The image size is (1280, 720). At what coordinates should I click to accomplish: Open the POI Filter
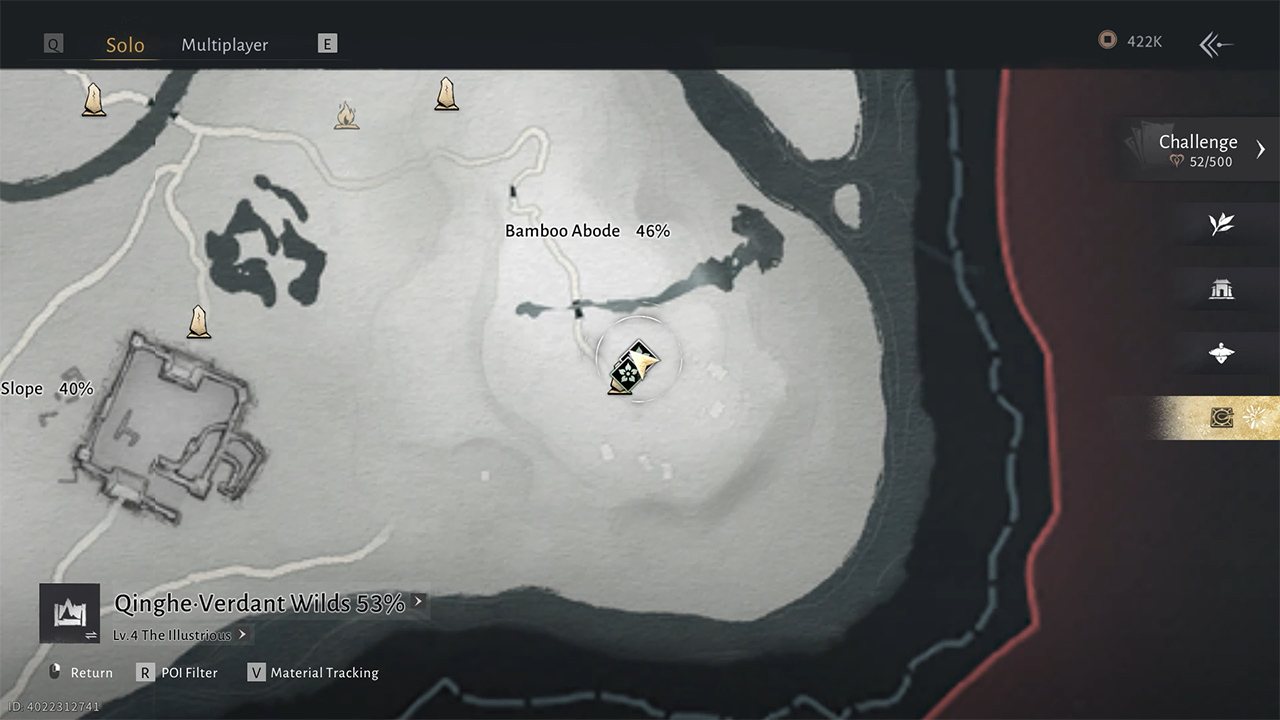pyautogui.click(x=178, y=673)
